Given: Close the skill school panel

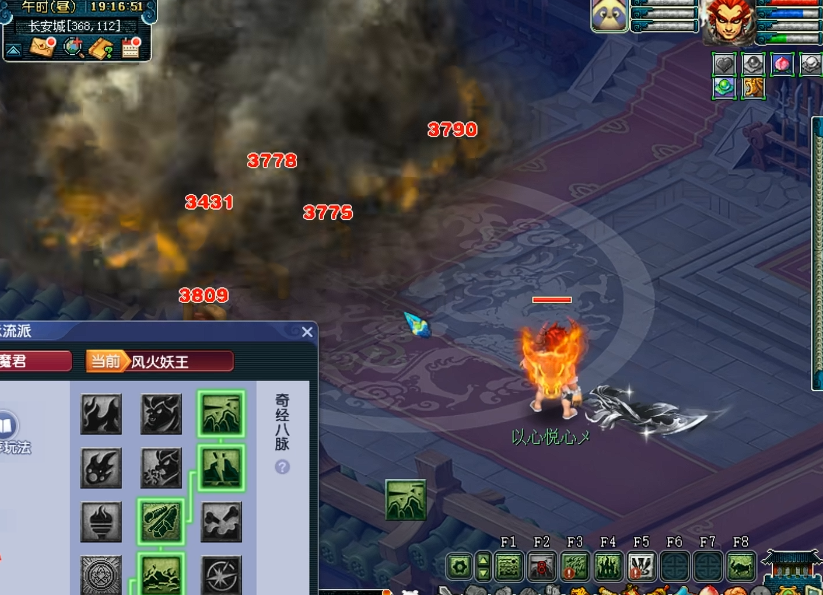Looking at the screenshot, I should (x=307, y=332).
